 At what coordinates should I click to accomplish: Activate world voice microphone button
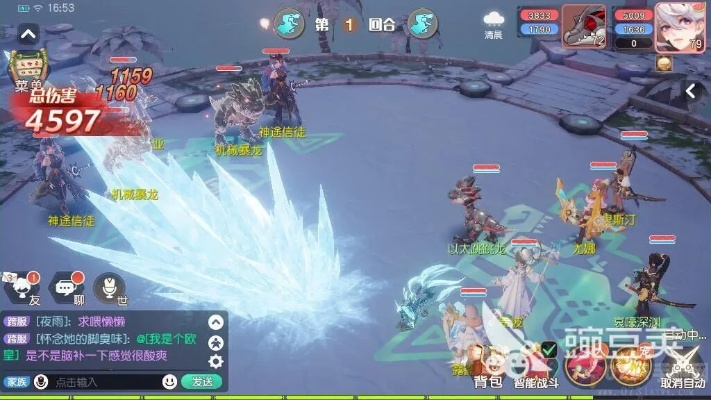[110, 288]
